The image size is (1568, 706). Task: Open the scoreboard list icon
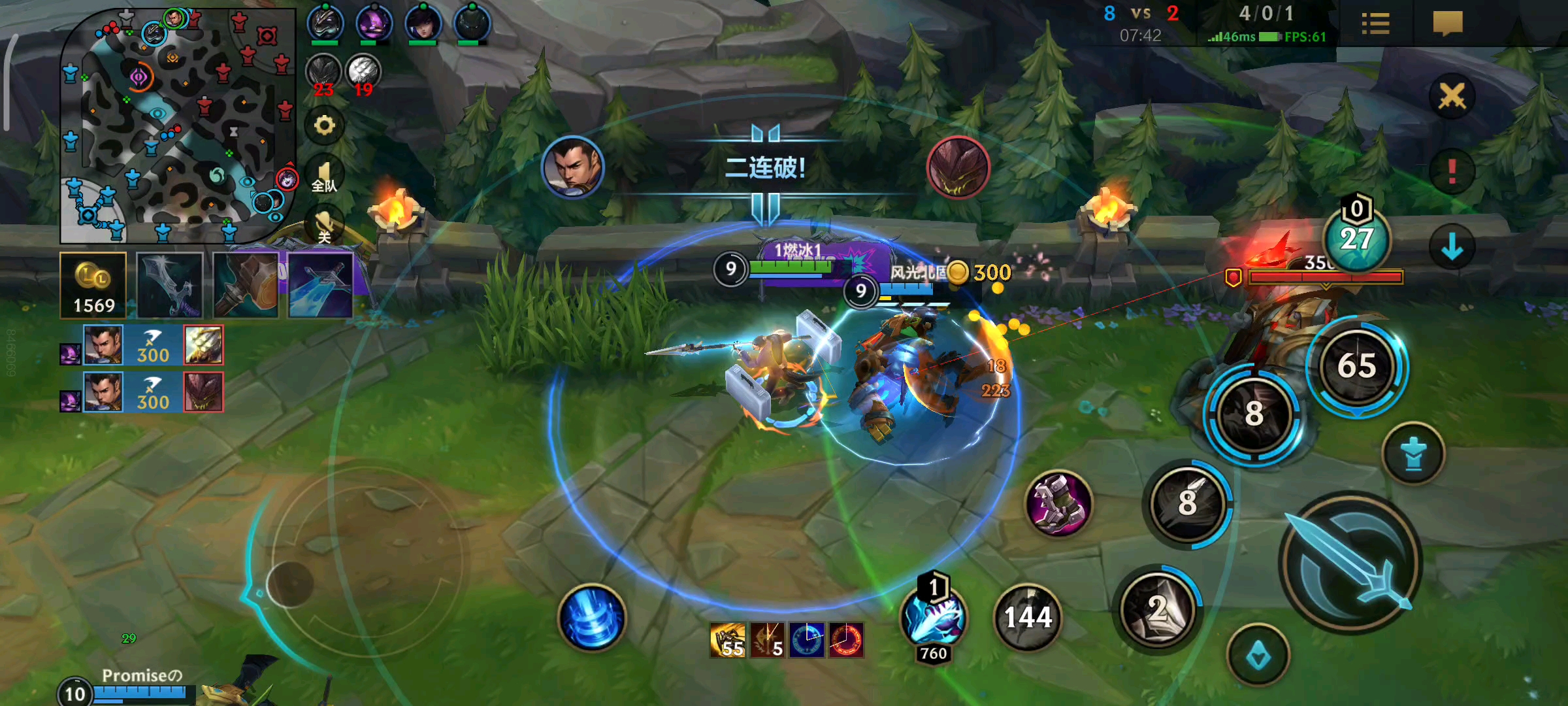1375,25
